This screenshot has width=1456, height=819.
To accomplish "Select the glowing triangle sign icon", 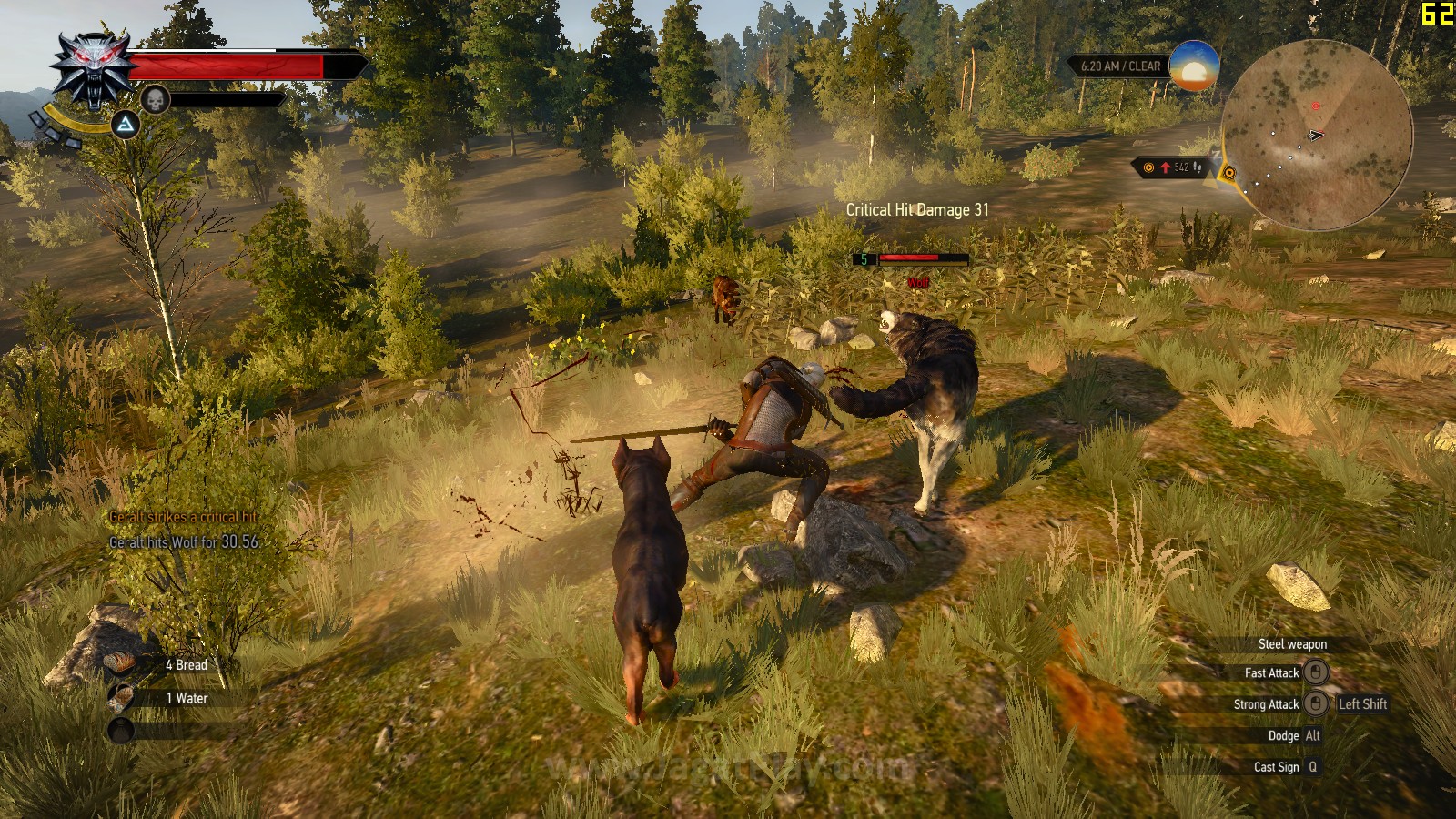I will click(x=125, y=124).
